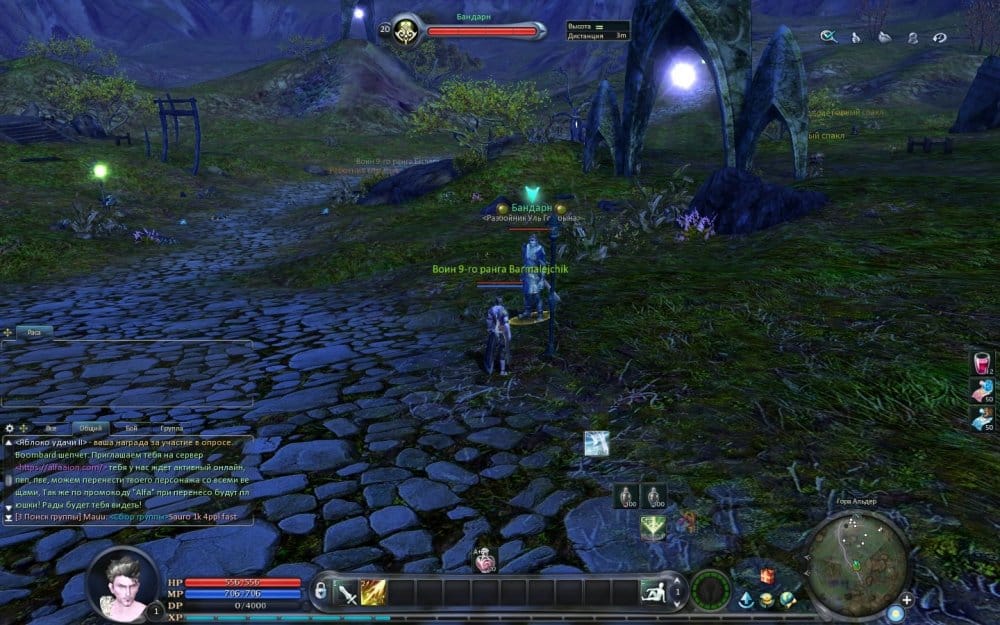Zoom in minimap with plus button
Image resolution: width=1000 pixels, height=625 pixels.
pos(906,599)
